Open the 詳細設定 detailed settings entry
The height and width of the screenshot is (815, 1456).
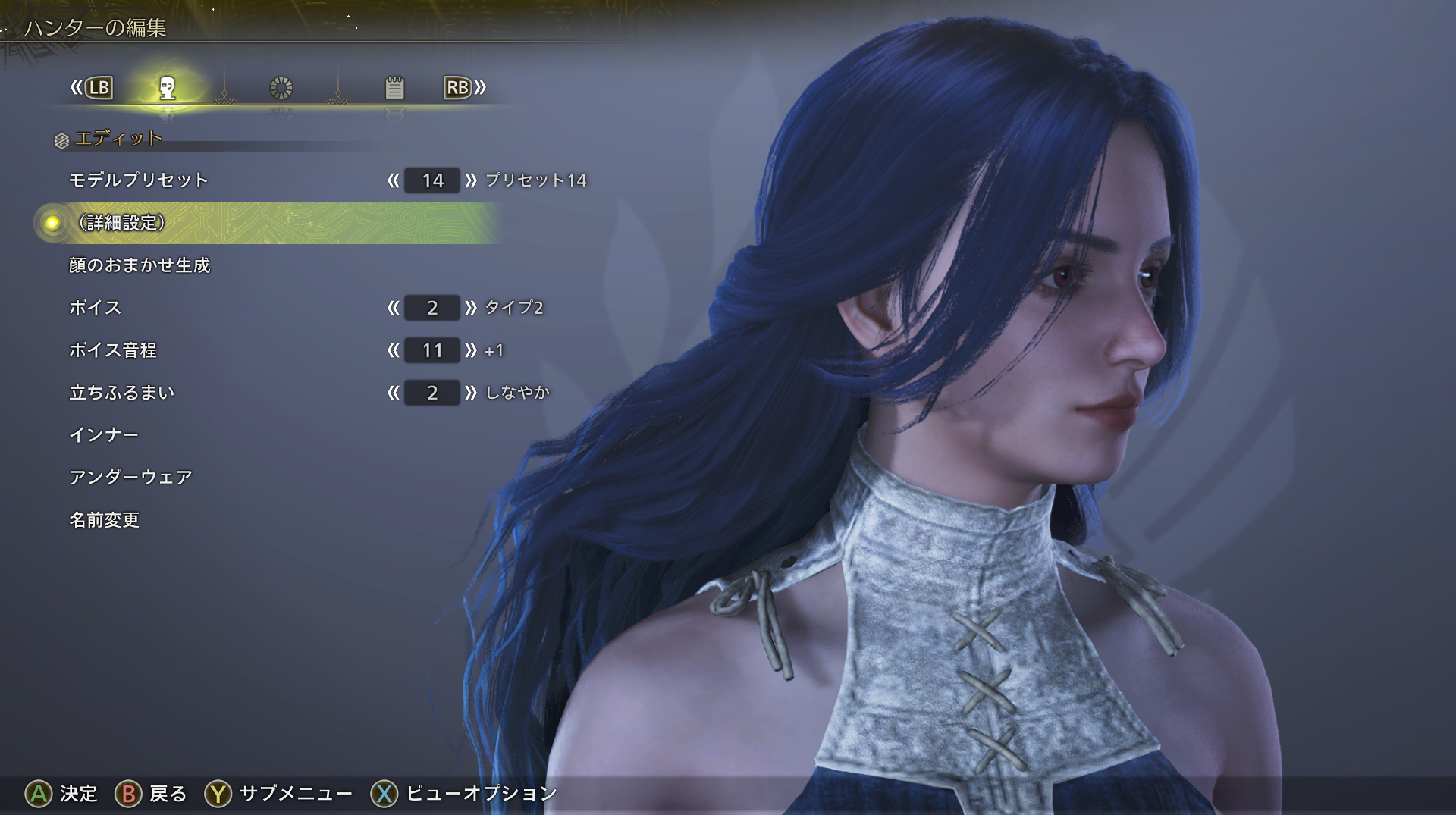(x=122, y=223)
